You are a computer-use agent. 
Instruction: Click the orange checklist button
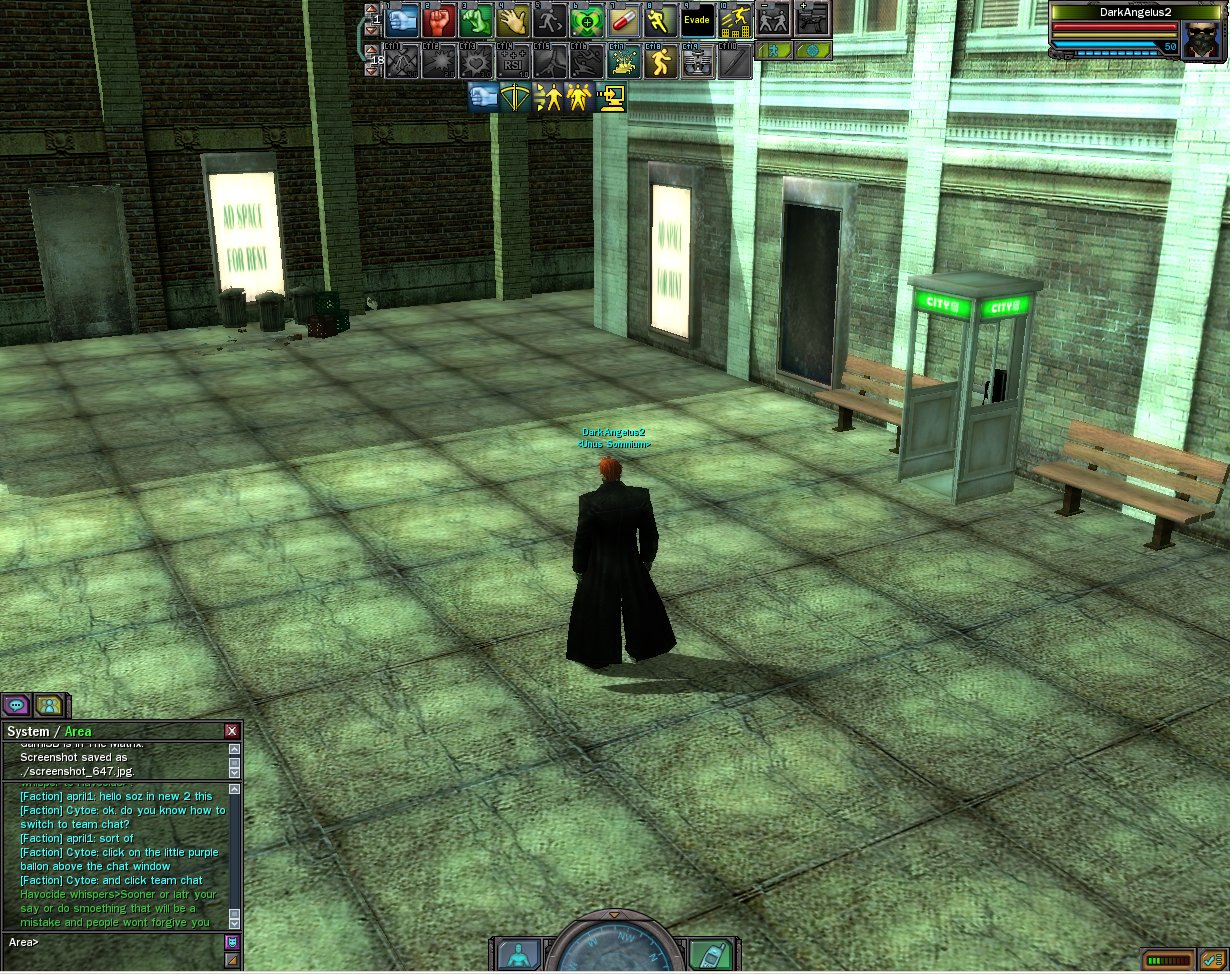point(1212,961)
